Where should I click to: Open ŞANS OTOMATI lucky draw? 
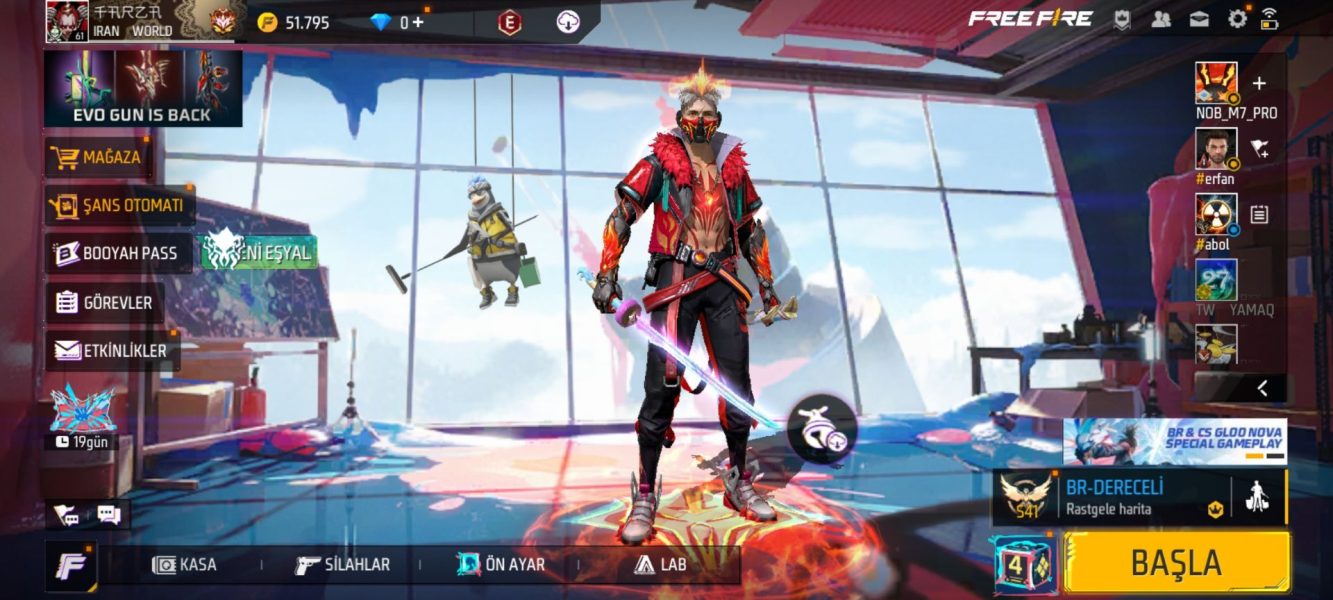(119, 205)
